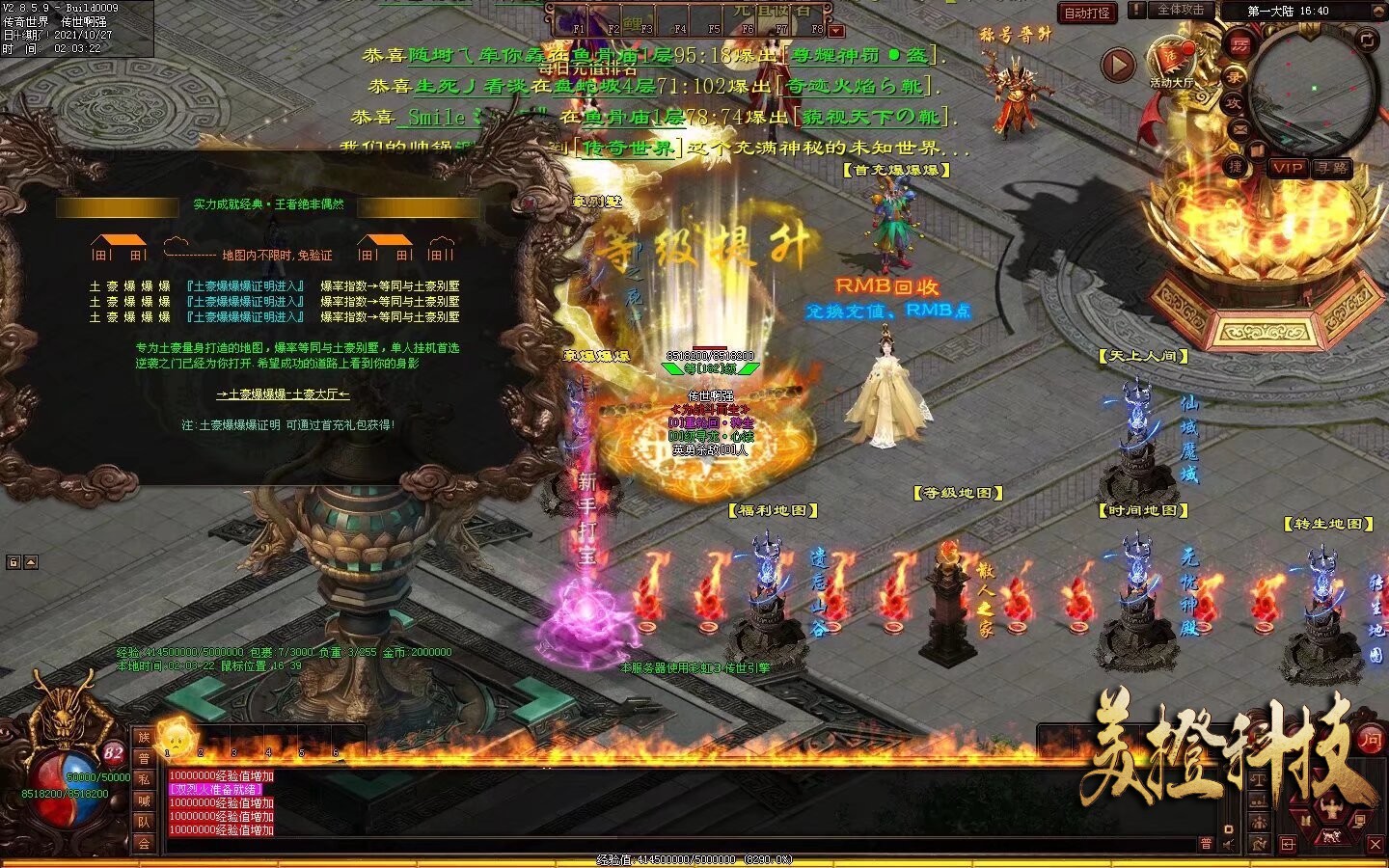This screenshot has width=1389, height=868.
Task: Click the 攻 round button
Action: 1234,102
